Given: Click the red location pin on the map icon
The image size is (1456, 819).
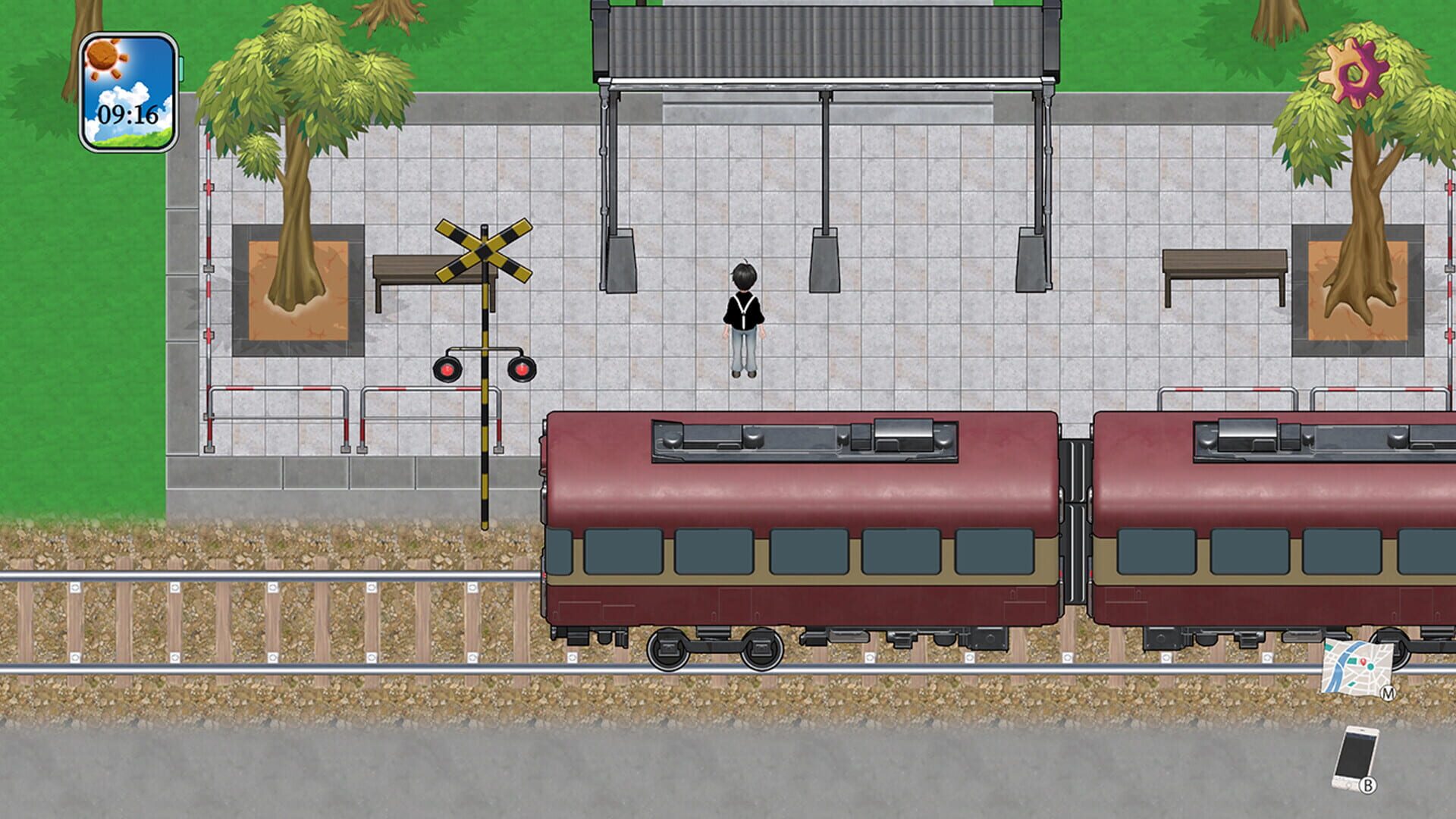Looking at the screenshot, I should pyautogui.click(x=1364, y=661).
